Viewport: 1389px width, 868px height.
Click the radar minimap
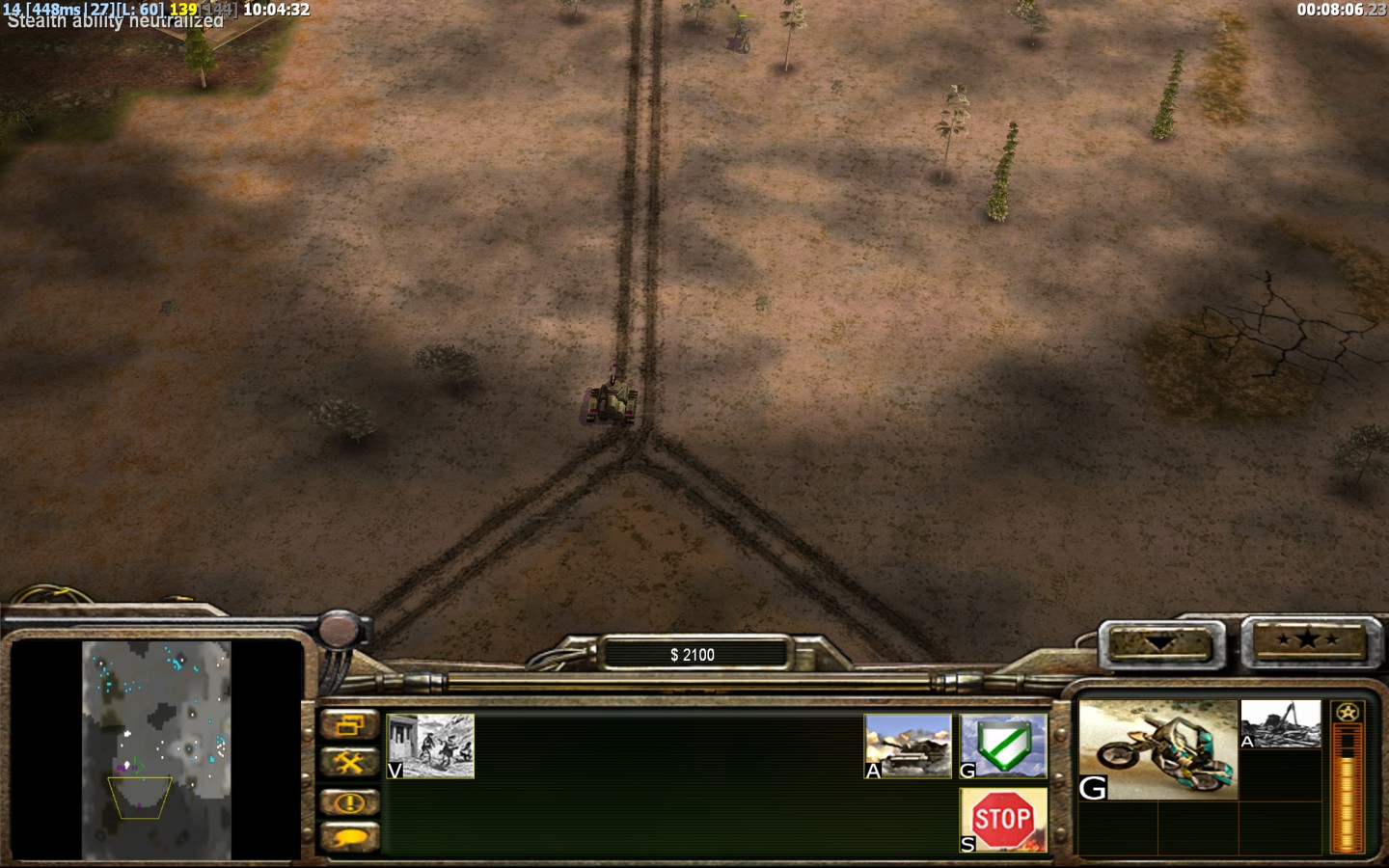click(156, 750)
